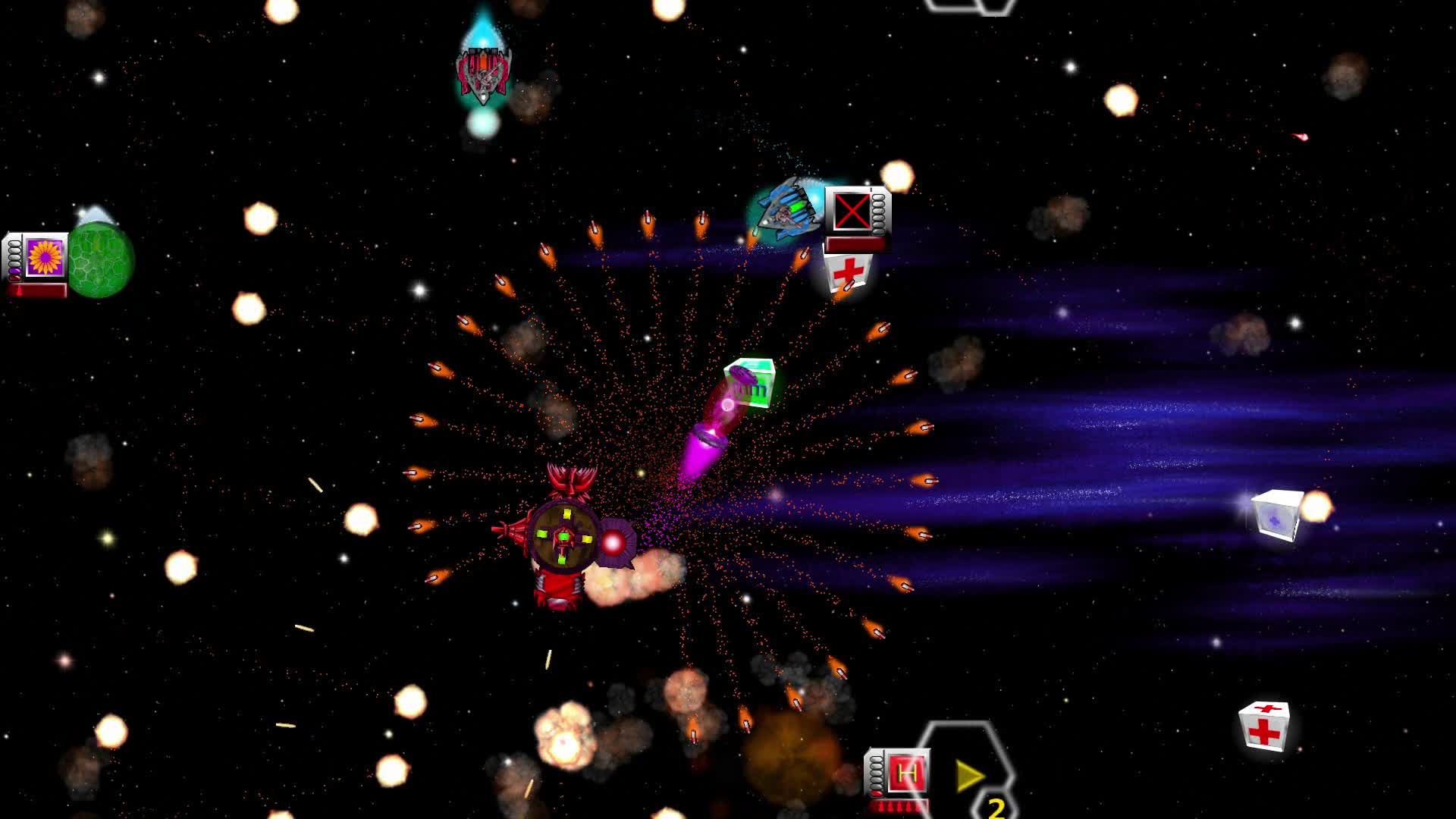
Task: Click the top silver pill beside the X icon
Action: pyautogui.click(x=878, y=198)
